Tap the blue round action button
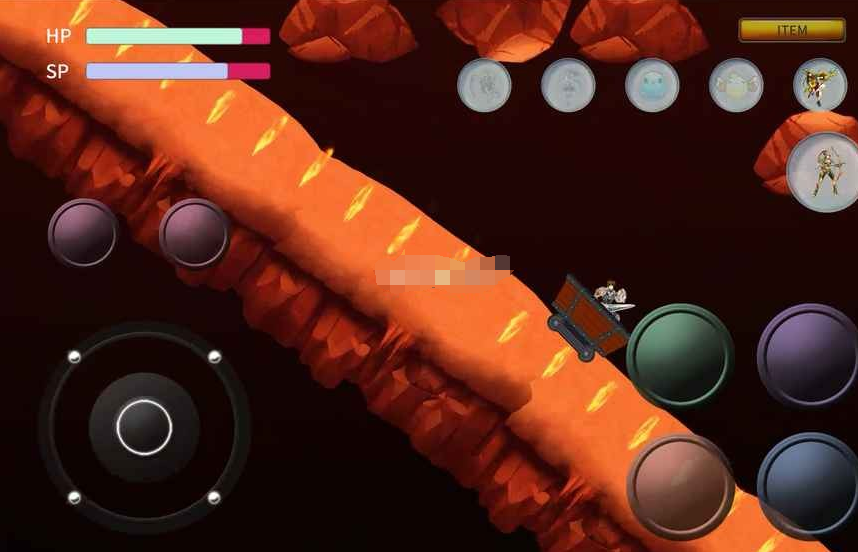The width and height of the screenshot is (858, 552). point(809,485)
